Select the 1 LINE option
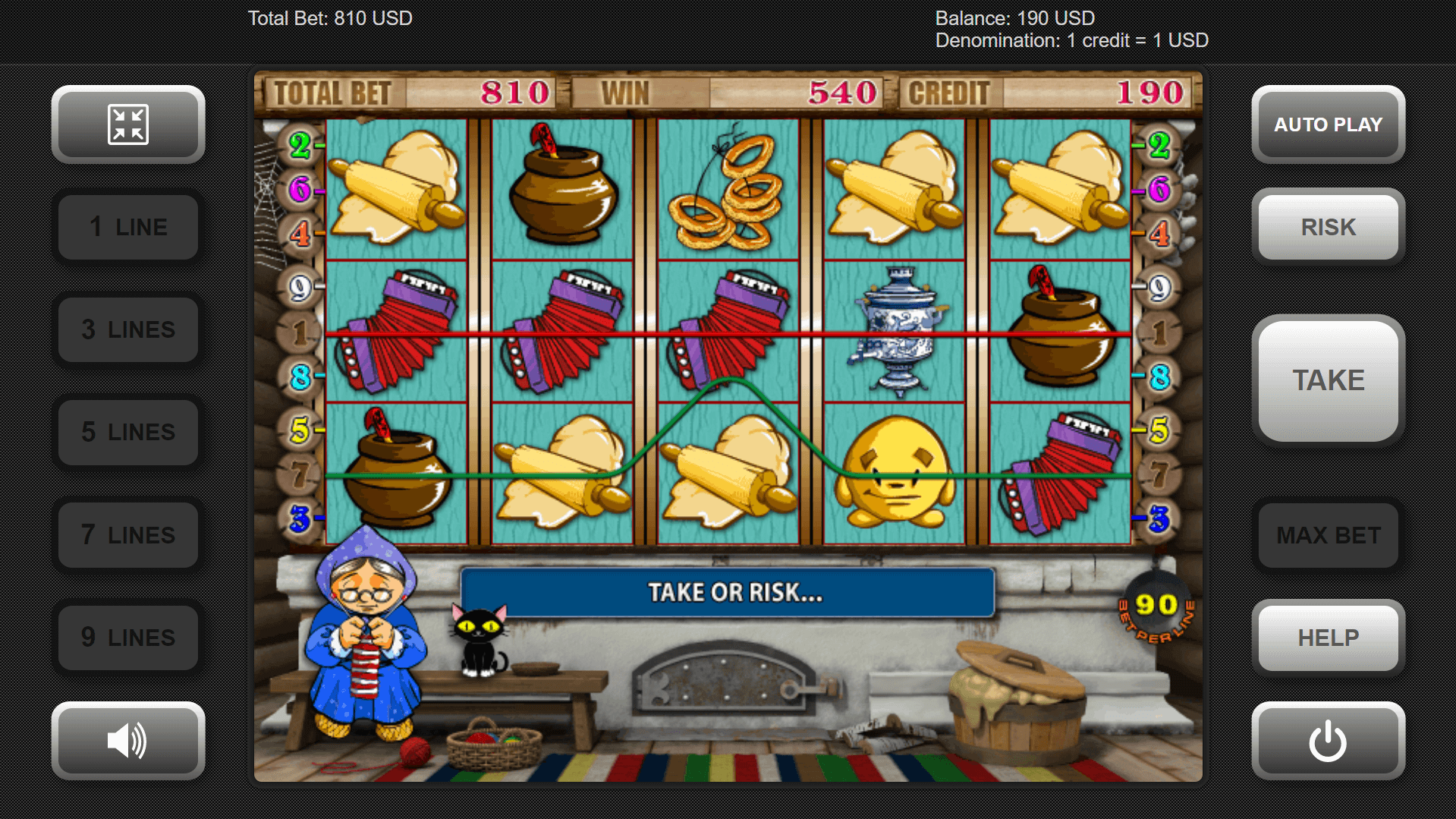The image size is (1456, 819). coord(128,227)
